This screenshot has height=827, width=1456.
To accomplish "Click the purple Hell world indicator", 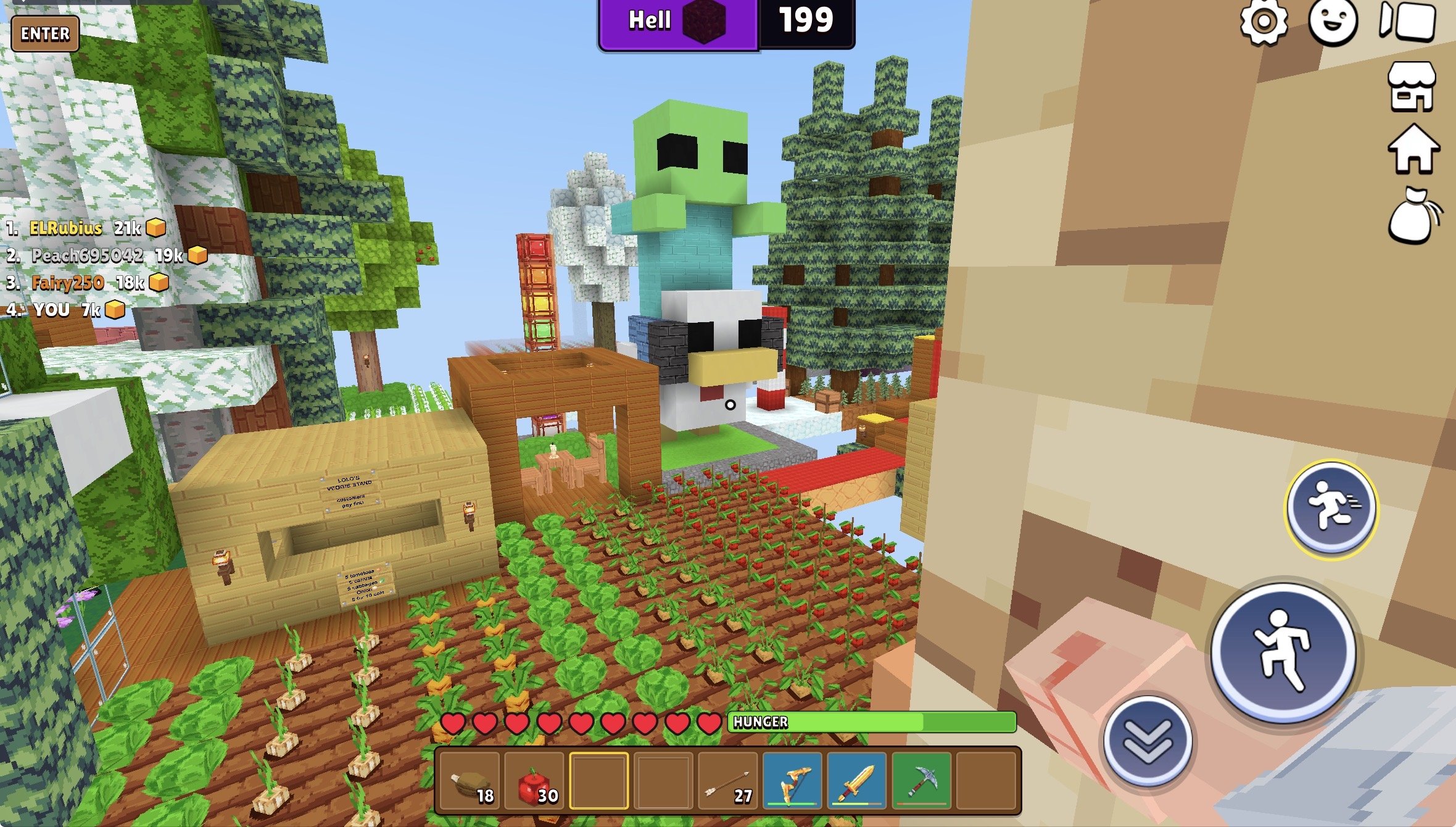I will click(677, 22).
